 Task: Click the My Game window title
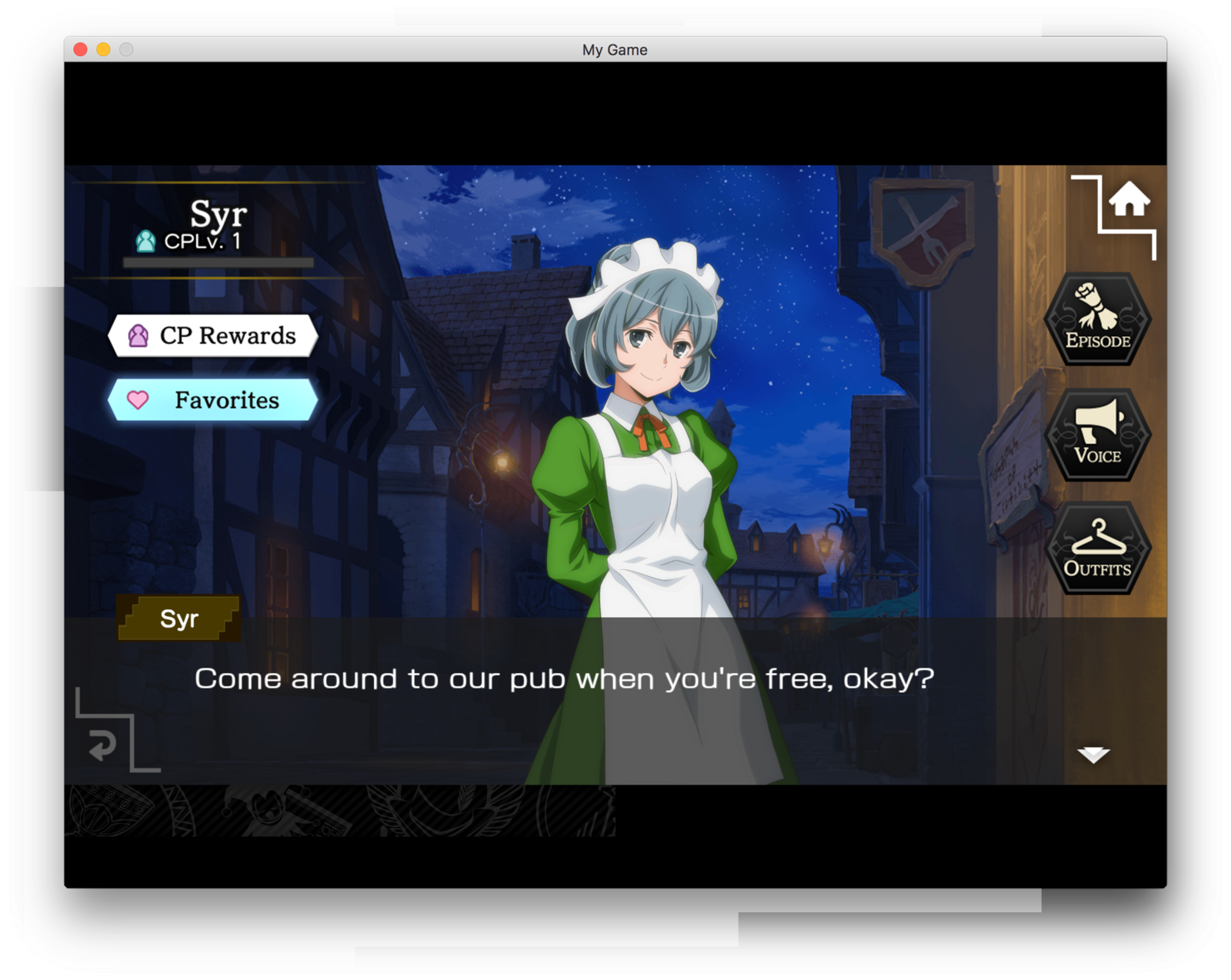pyautogui.click(x=615, y=49)
